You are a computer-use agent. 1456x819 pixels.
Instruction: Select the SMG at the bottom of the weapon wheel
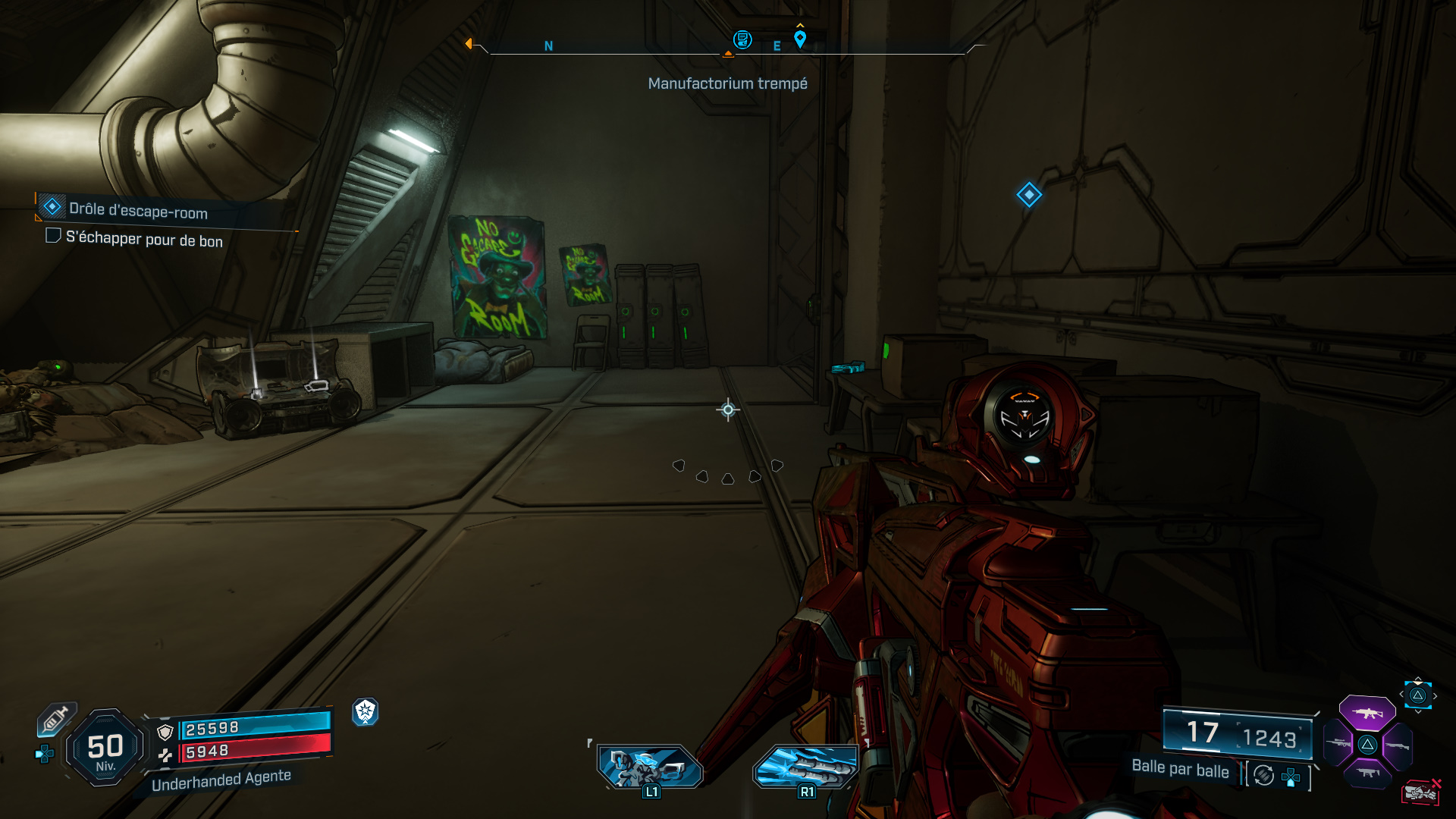[1368, 773]
